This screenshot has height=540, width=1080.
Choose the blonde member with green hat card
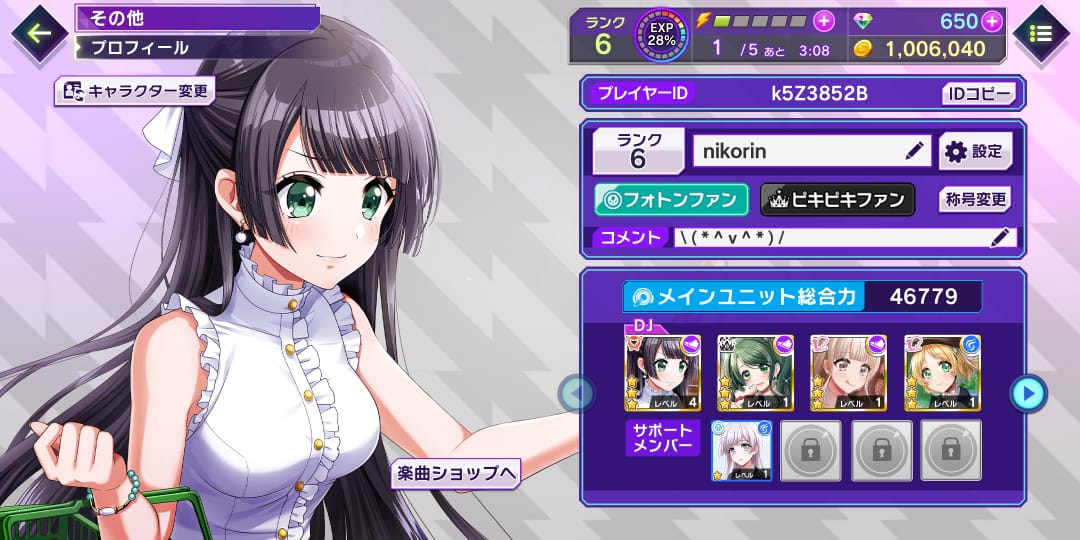942,373
